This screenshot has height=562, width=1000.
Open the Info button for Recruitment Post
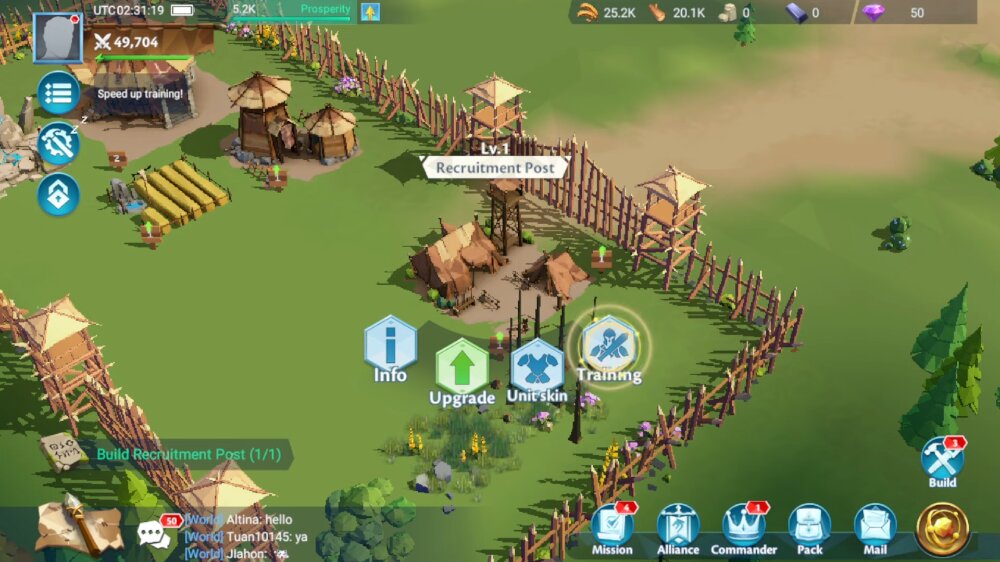[x=390, y=345]
